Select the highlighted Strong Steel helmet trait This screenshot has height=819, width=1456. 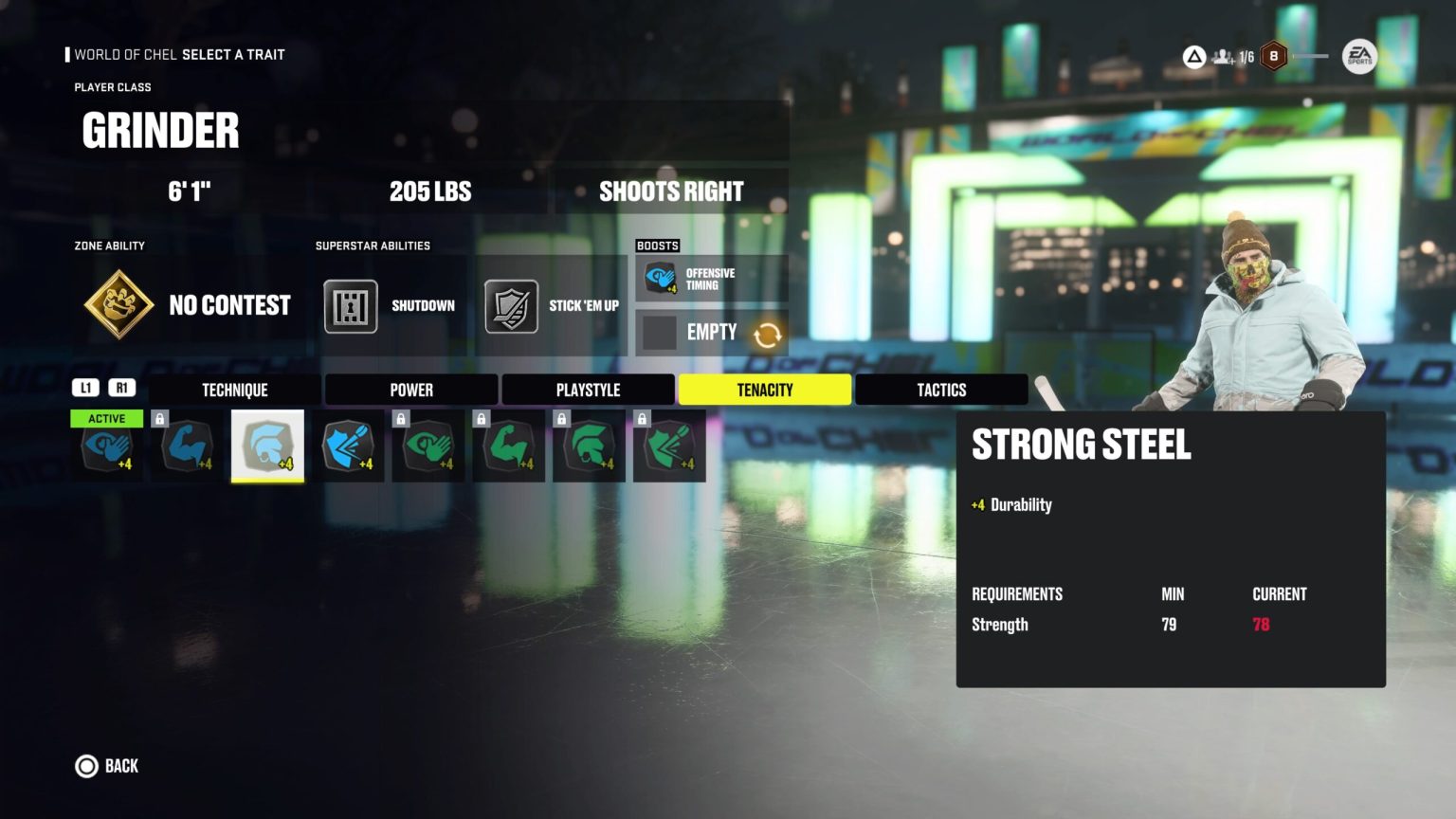pyautogui.click(x=268, y=446)
